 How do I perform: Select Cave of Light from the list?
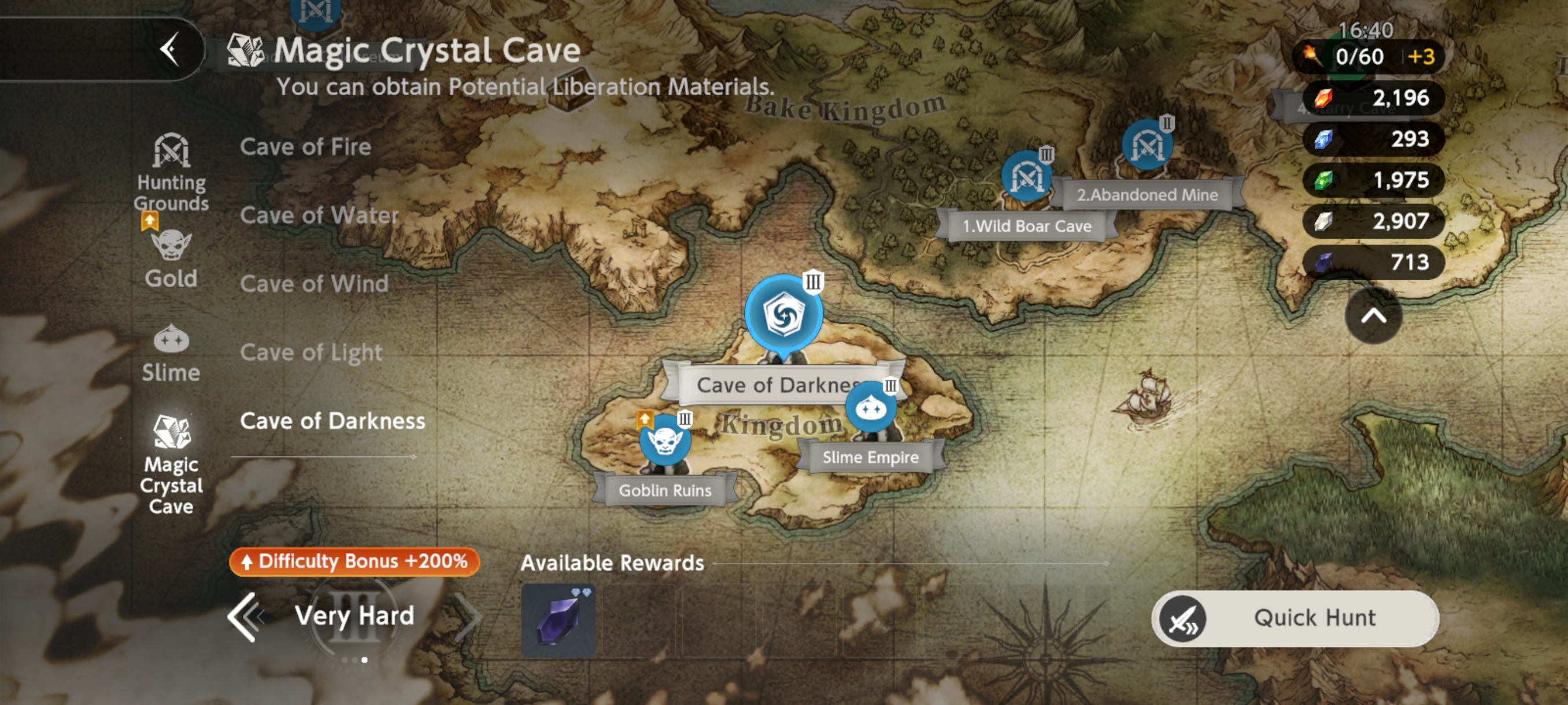pos(311,353)
